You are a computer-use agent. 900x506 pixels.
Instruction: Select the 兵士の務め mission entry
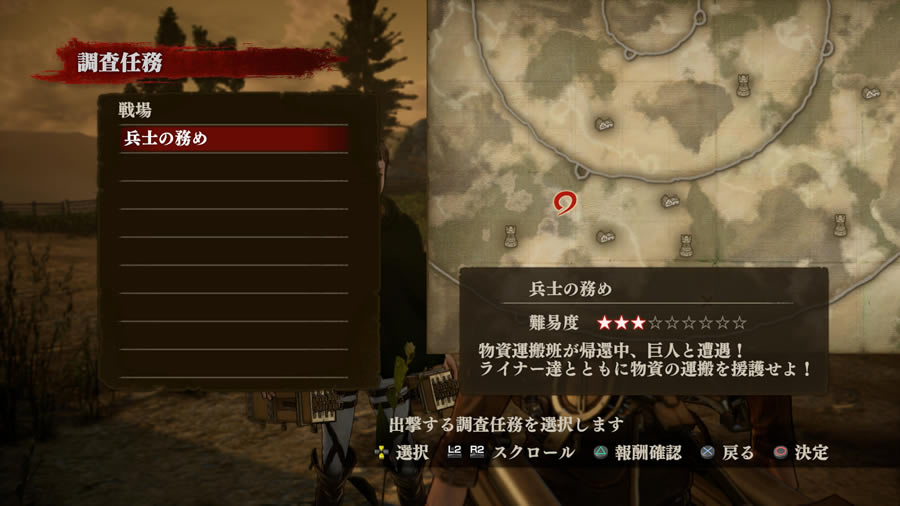coord(234,139)
